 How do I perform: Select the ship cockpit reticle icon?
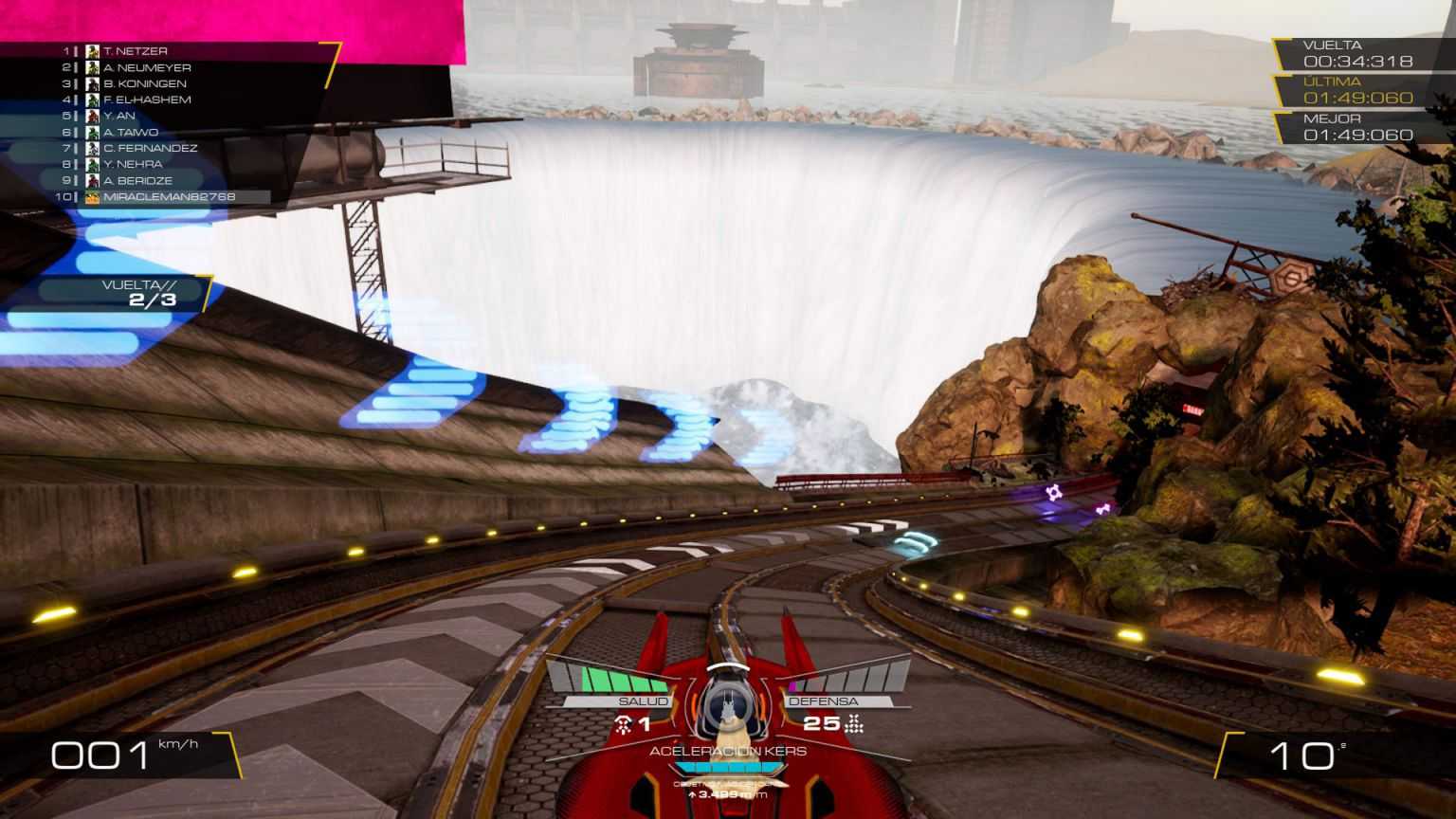tap(728, 706)
